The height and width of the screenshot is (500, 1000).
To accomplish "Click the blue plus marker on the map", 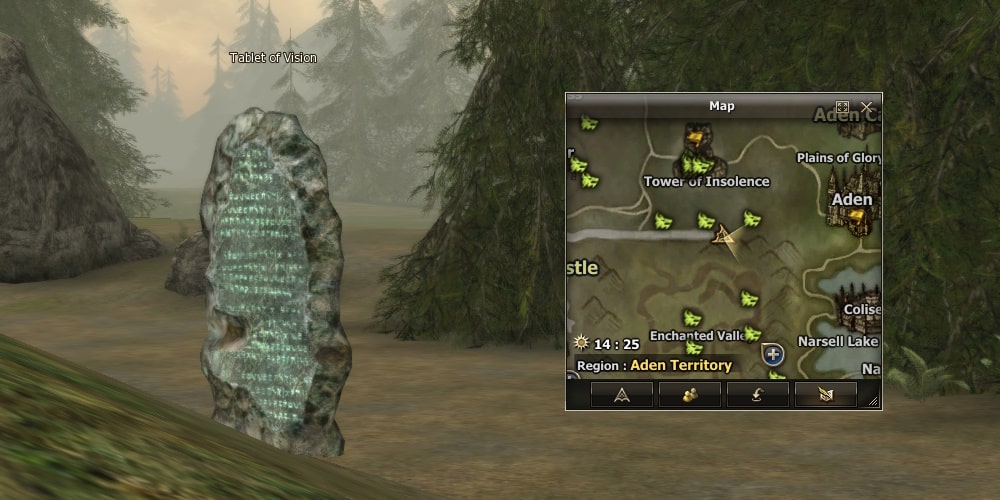I will (771, 353).
